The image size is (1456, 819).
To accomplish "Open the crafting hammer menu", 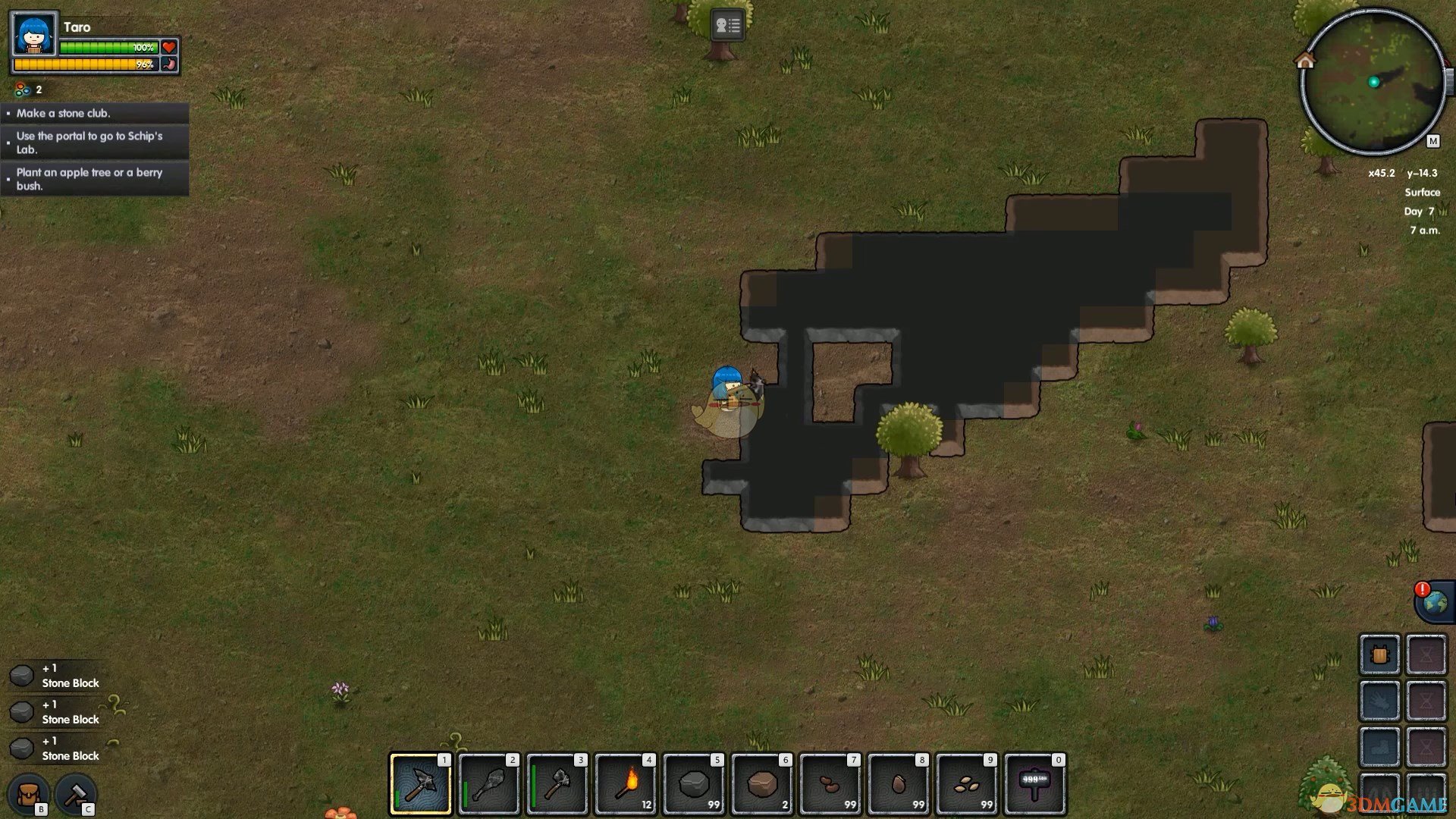I will [76, 795].
